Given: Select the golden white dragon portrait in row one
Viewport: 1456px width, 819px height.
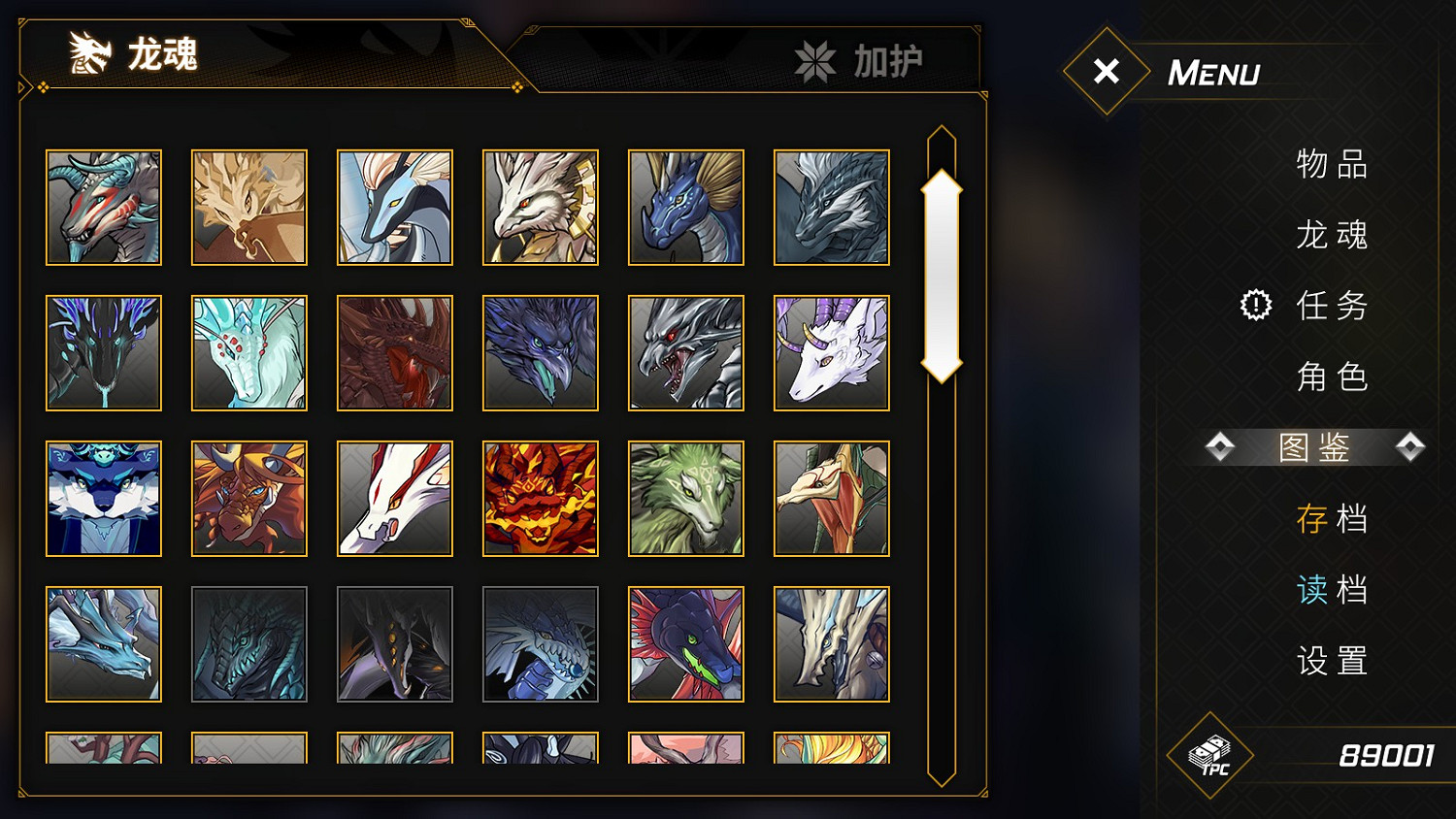Looking at the screenshot, I should click(540, 208).
